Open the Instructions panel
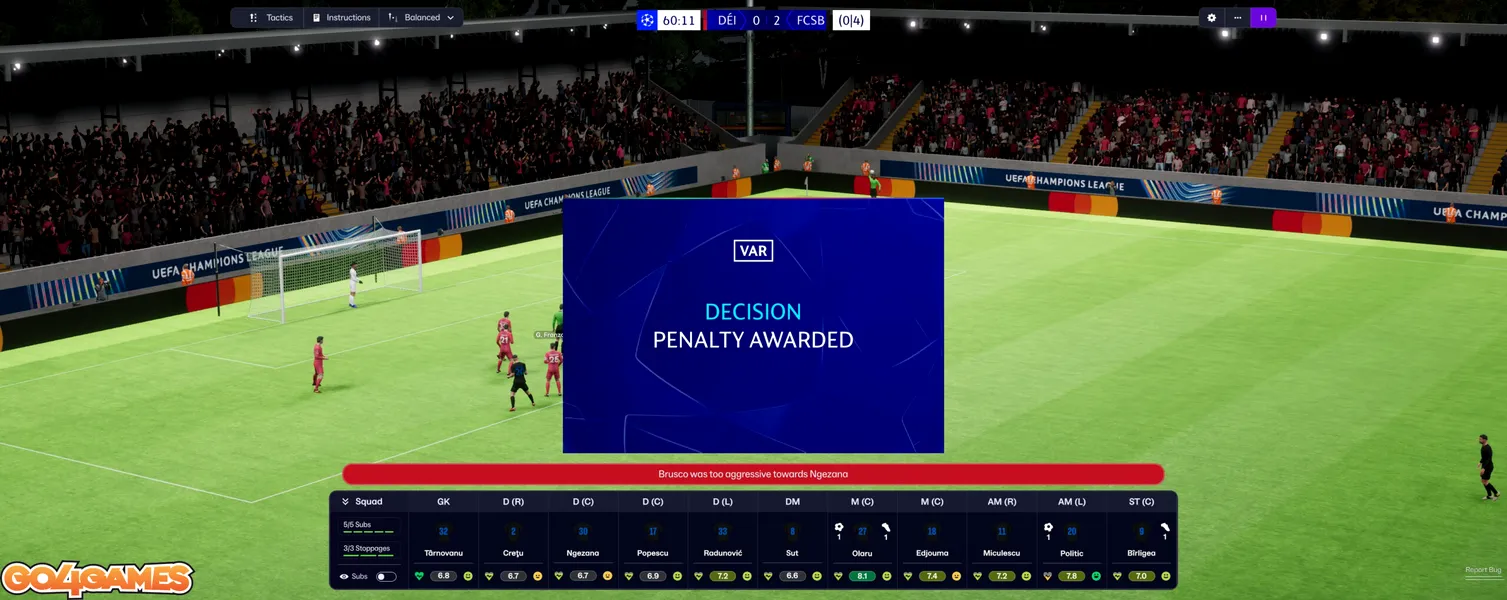1507x600 pixels. (x=340, y=18)
